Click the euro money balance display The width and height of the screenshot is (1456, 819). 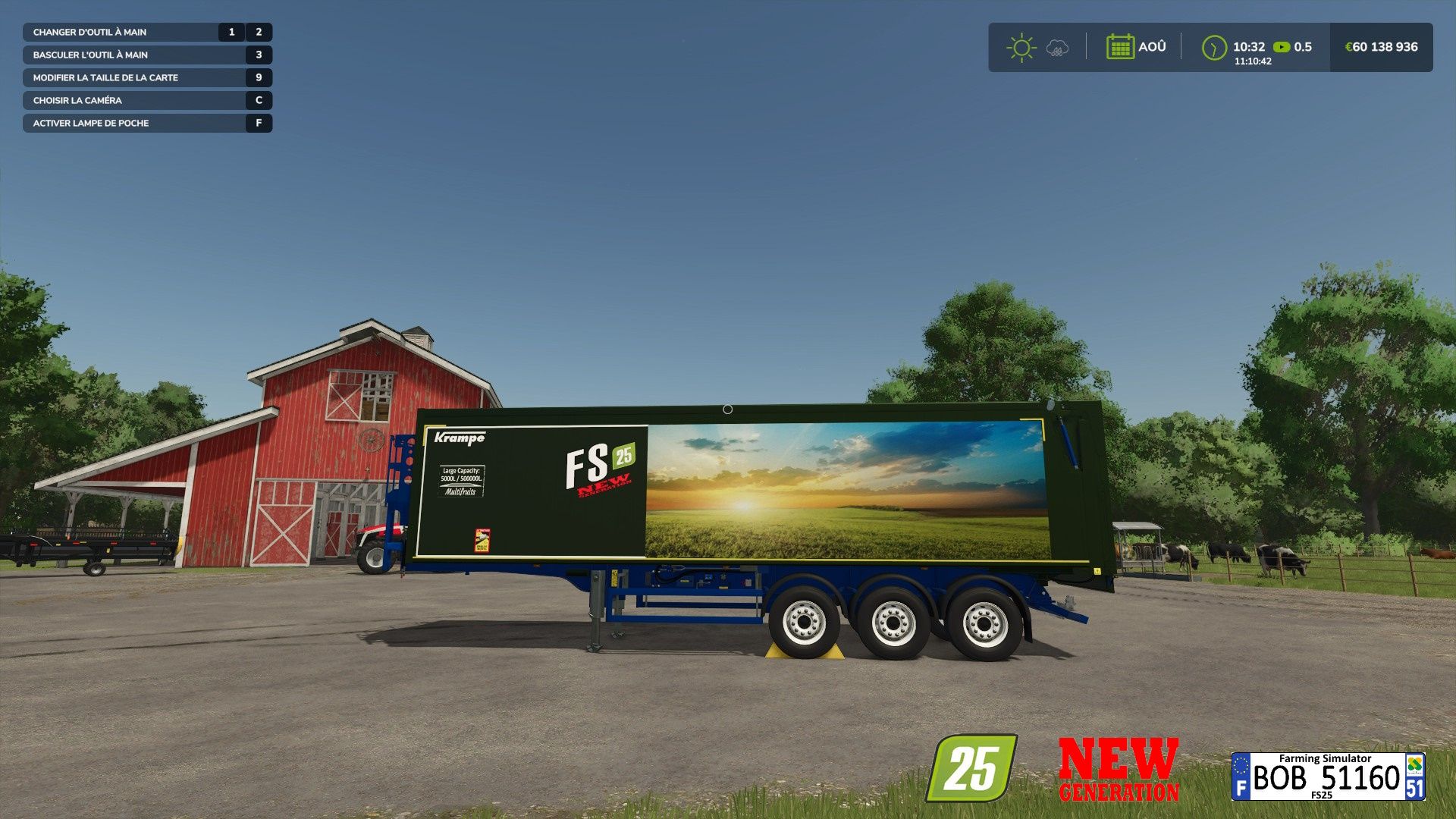pos(1379,47)
